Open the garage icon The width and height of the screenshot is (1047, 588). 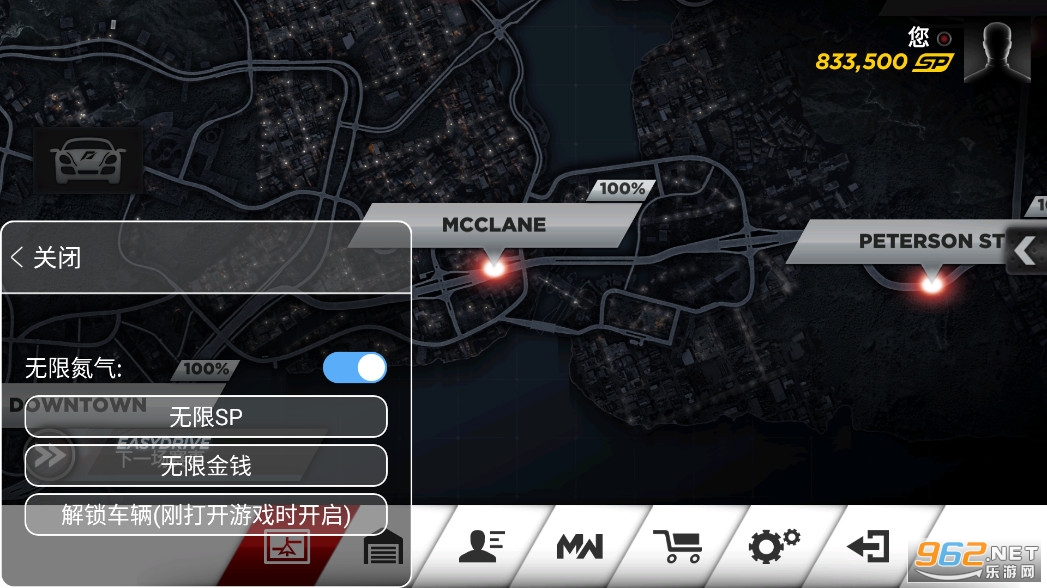click(x=383, y=548)
